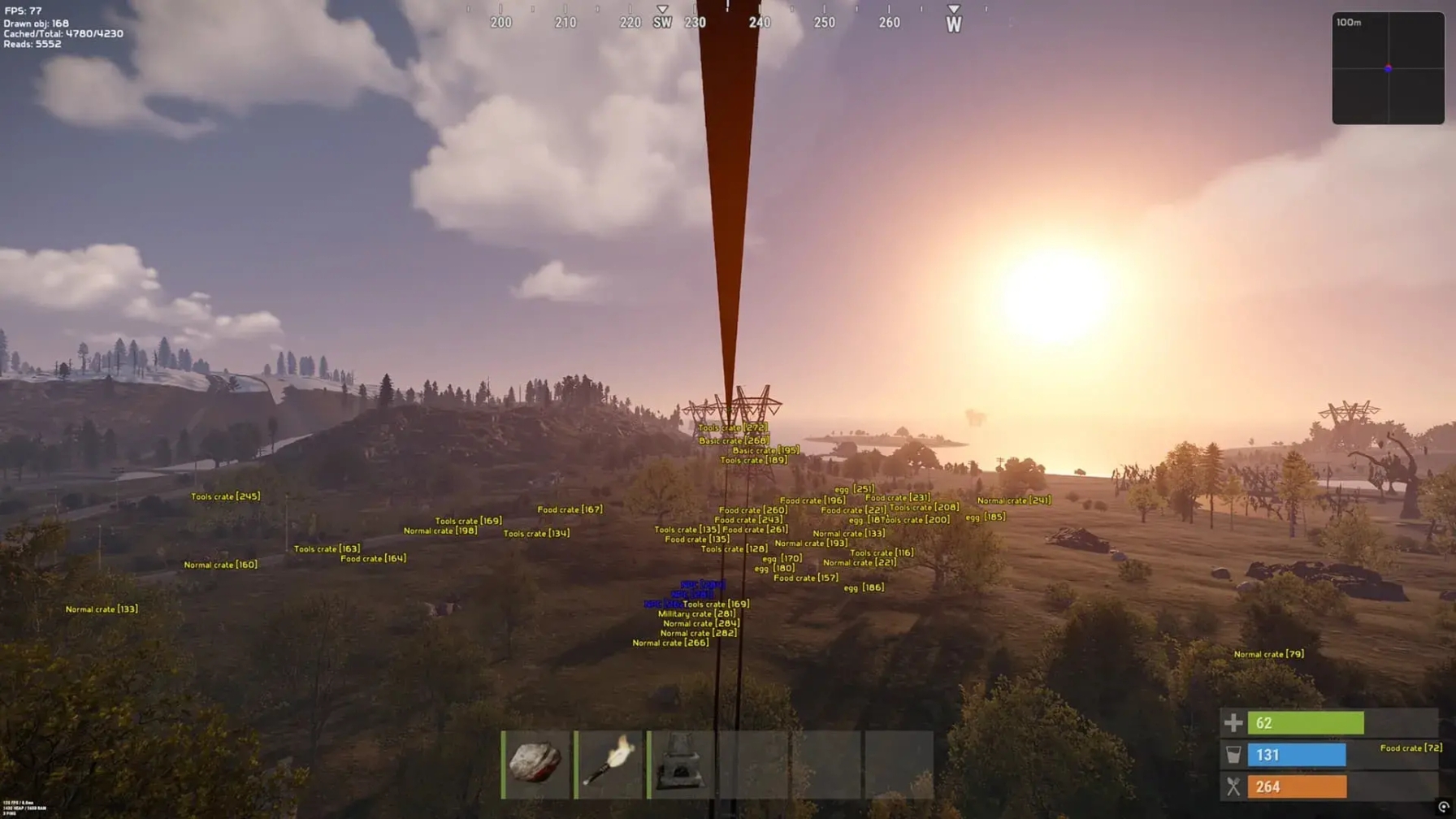Select the Military crate [281] label
This screenshot has height=819, width=1456.
click(x=696, y=613)
